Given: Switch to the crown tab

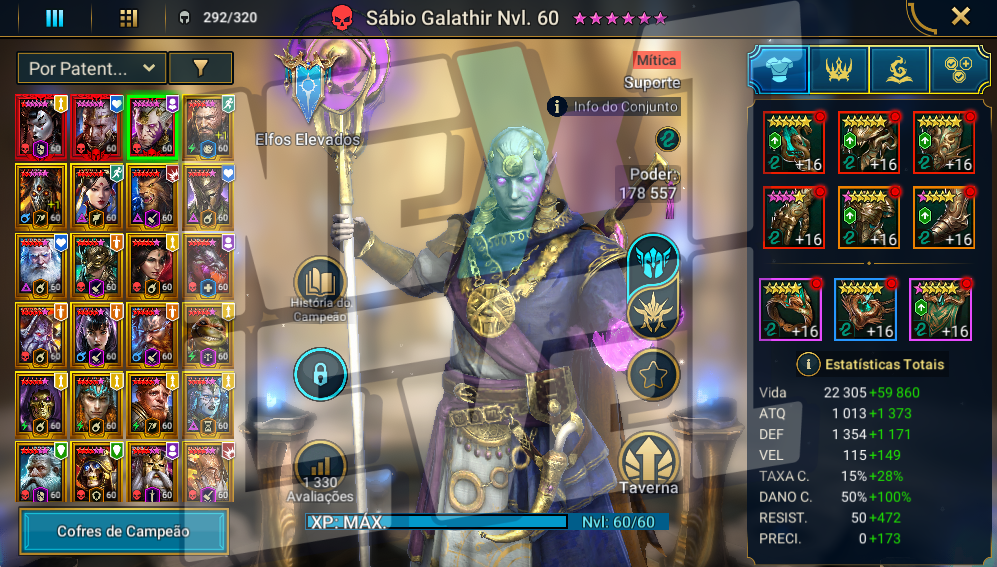Looking at the screenshot, I should point(838,69).
